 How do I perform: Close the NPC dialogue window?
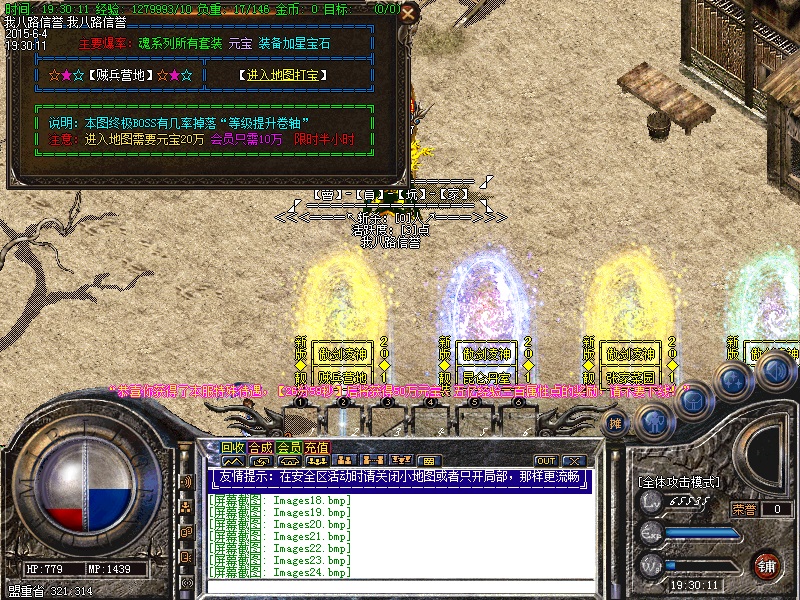point(408,14)
